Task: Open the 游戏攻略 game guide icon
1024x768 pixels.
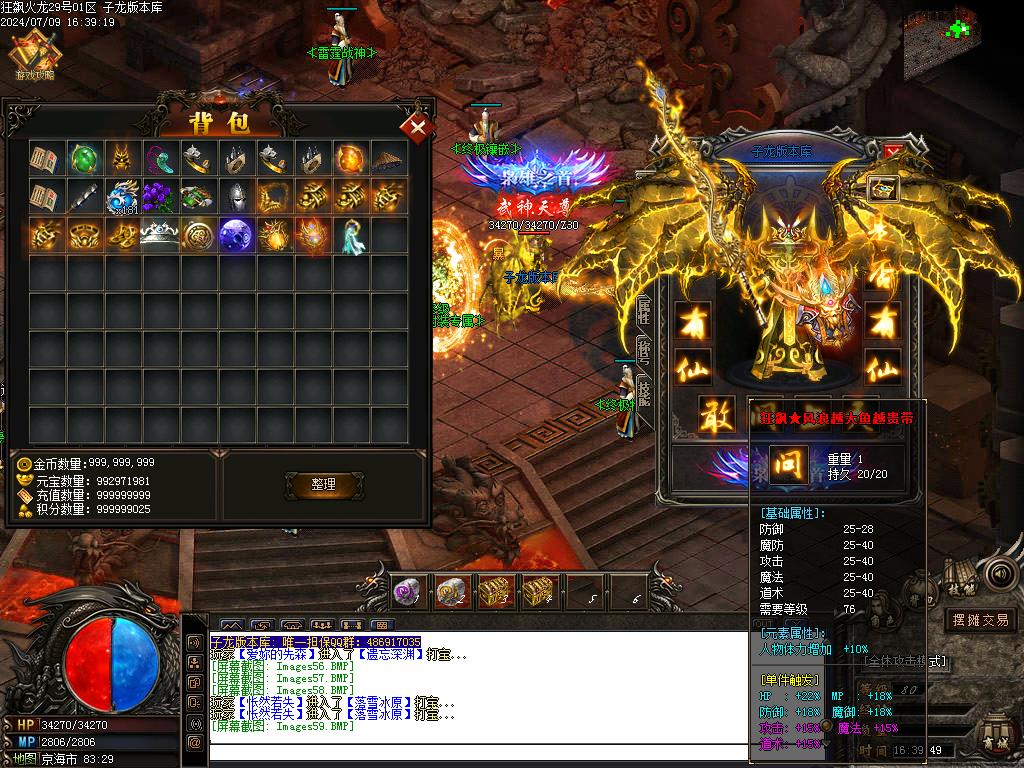Action: pos(35,57)
